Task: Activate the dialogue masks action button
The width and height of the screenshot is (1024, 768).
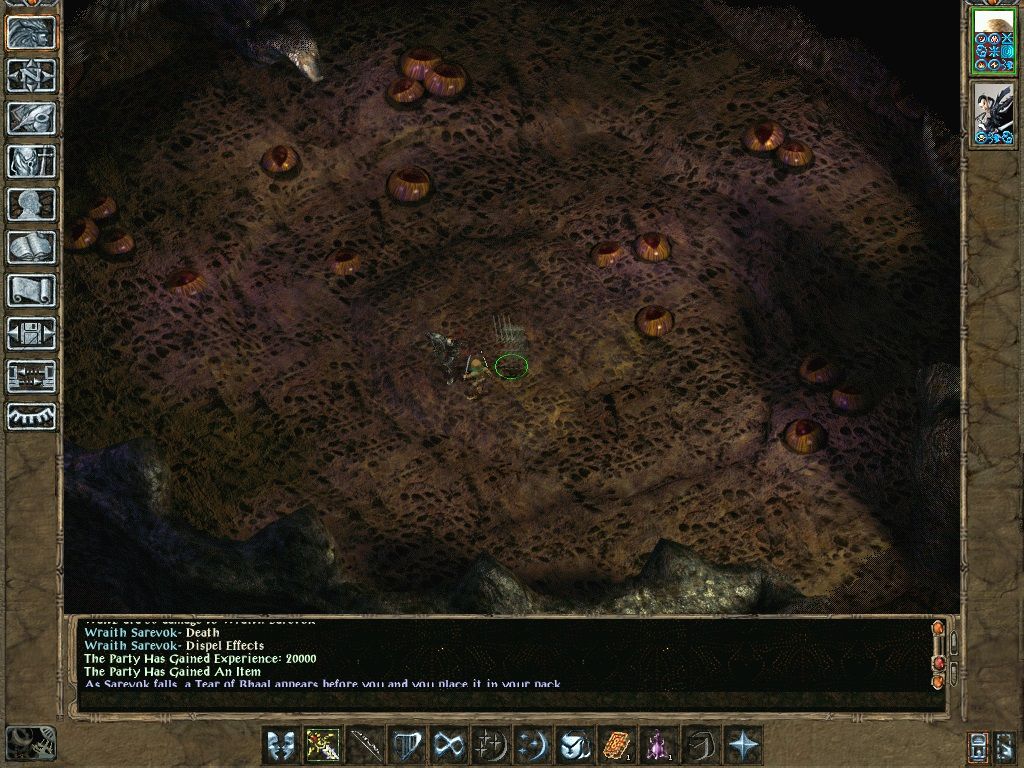Action: [x=281, y=745]
